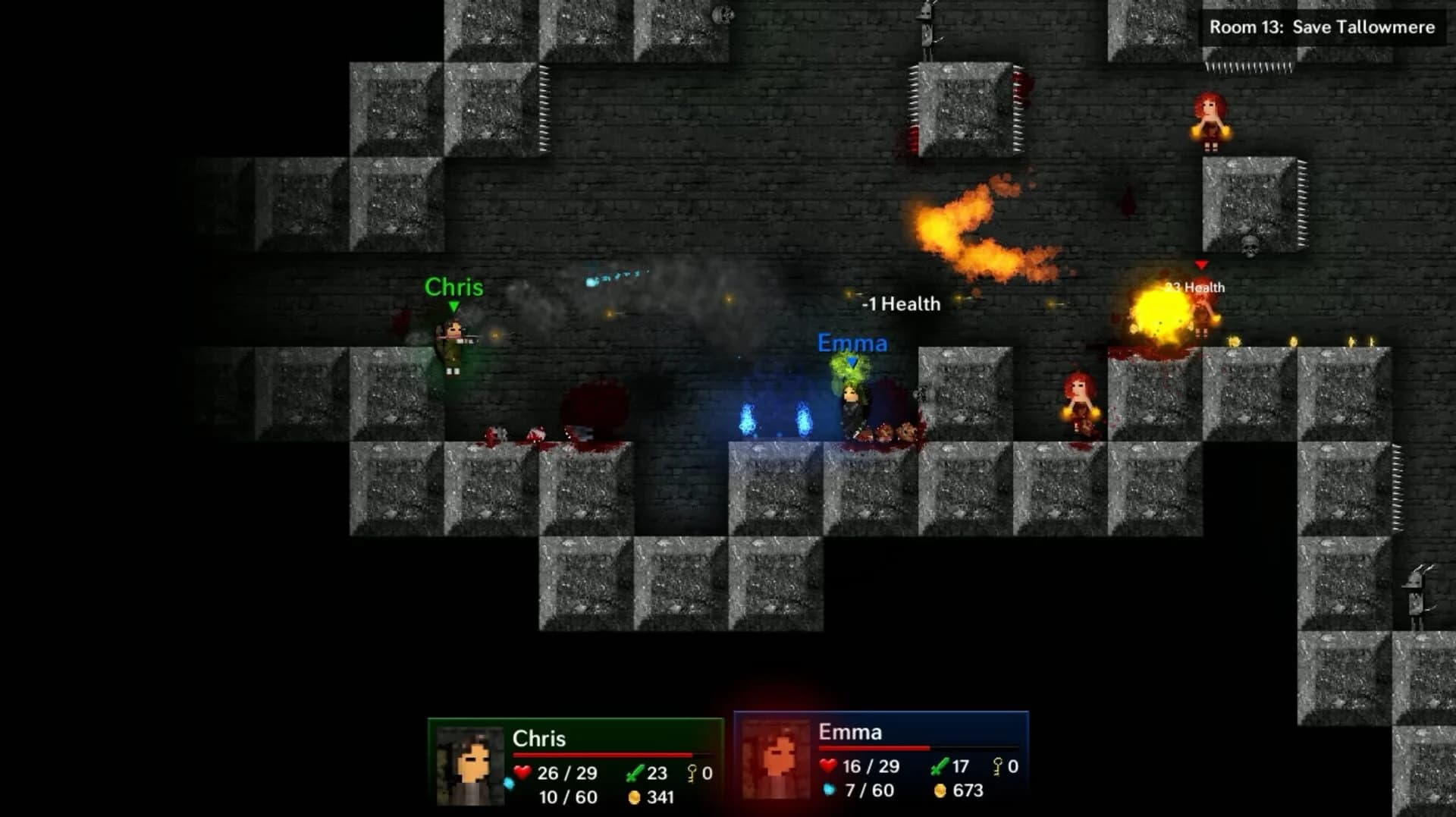Viewport: 1456px width, 817px height.
Task: Click the Room 13: Save Tallowmere banner
Action: point(1319,28)
